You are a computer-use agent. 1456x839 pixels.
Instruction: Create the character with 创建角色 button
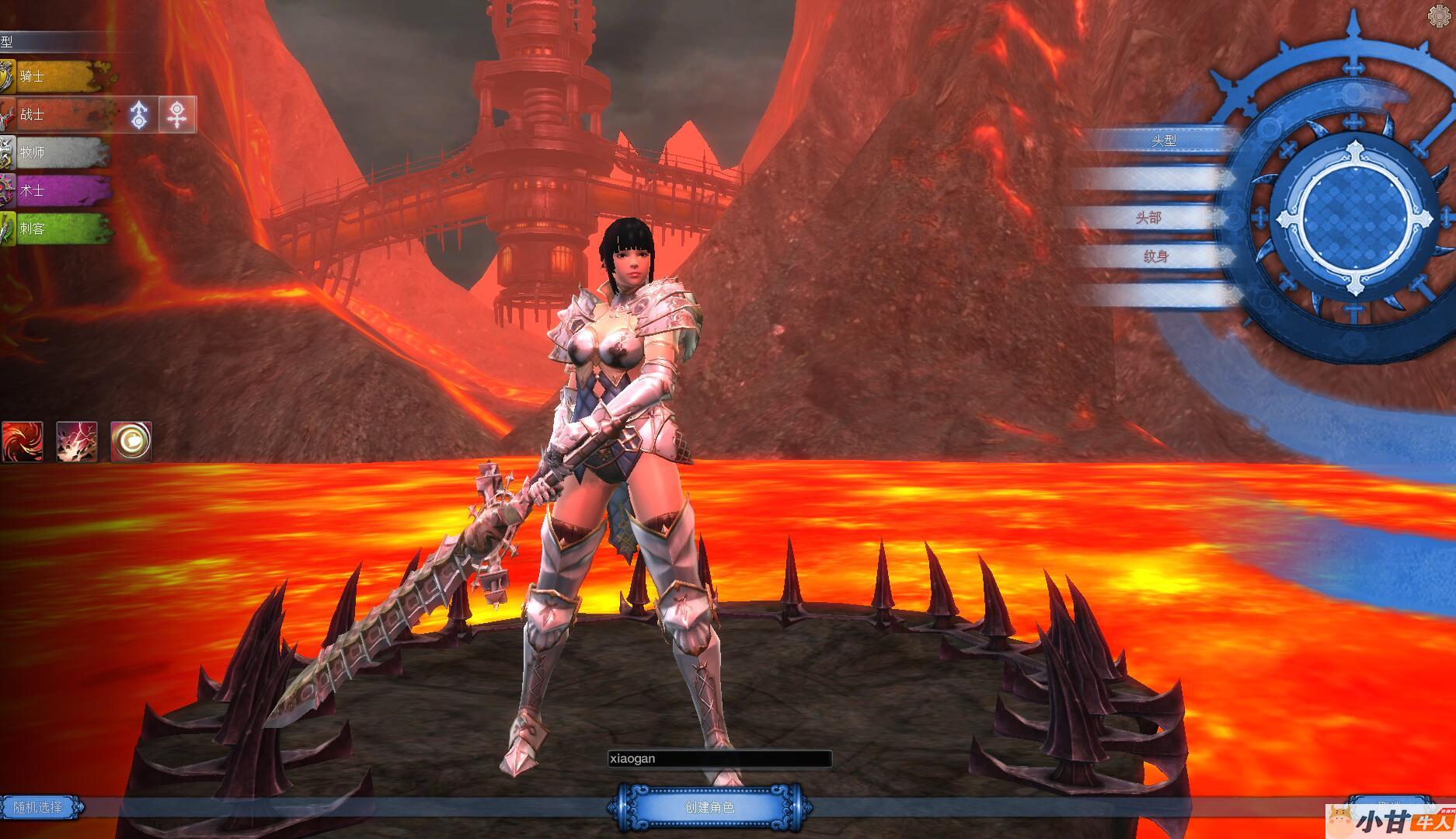(709, 807)
